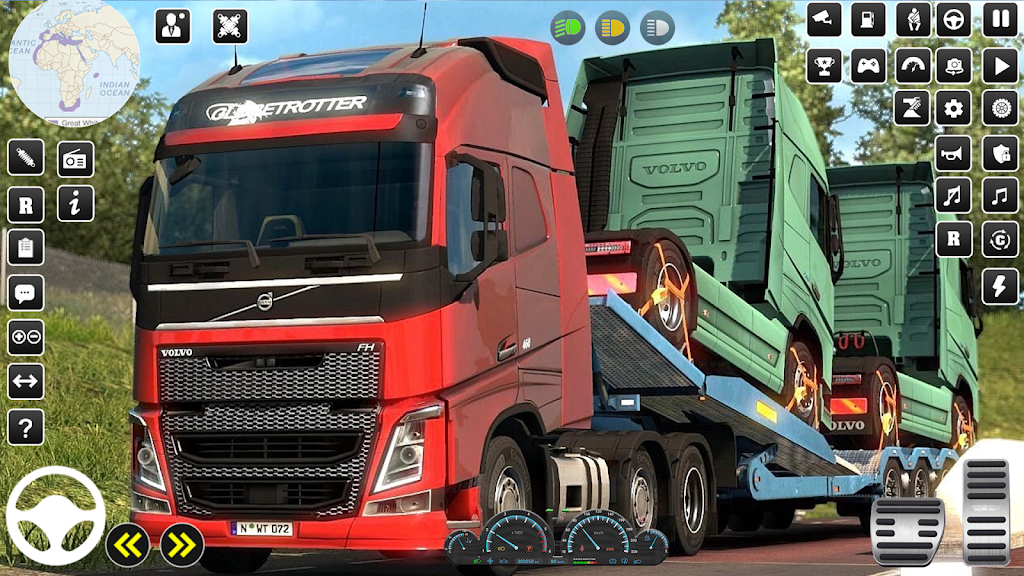
Task: Turn on the radio
Action: [75, 159]
